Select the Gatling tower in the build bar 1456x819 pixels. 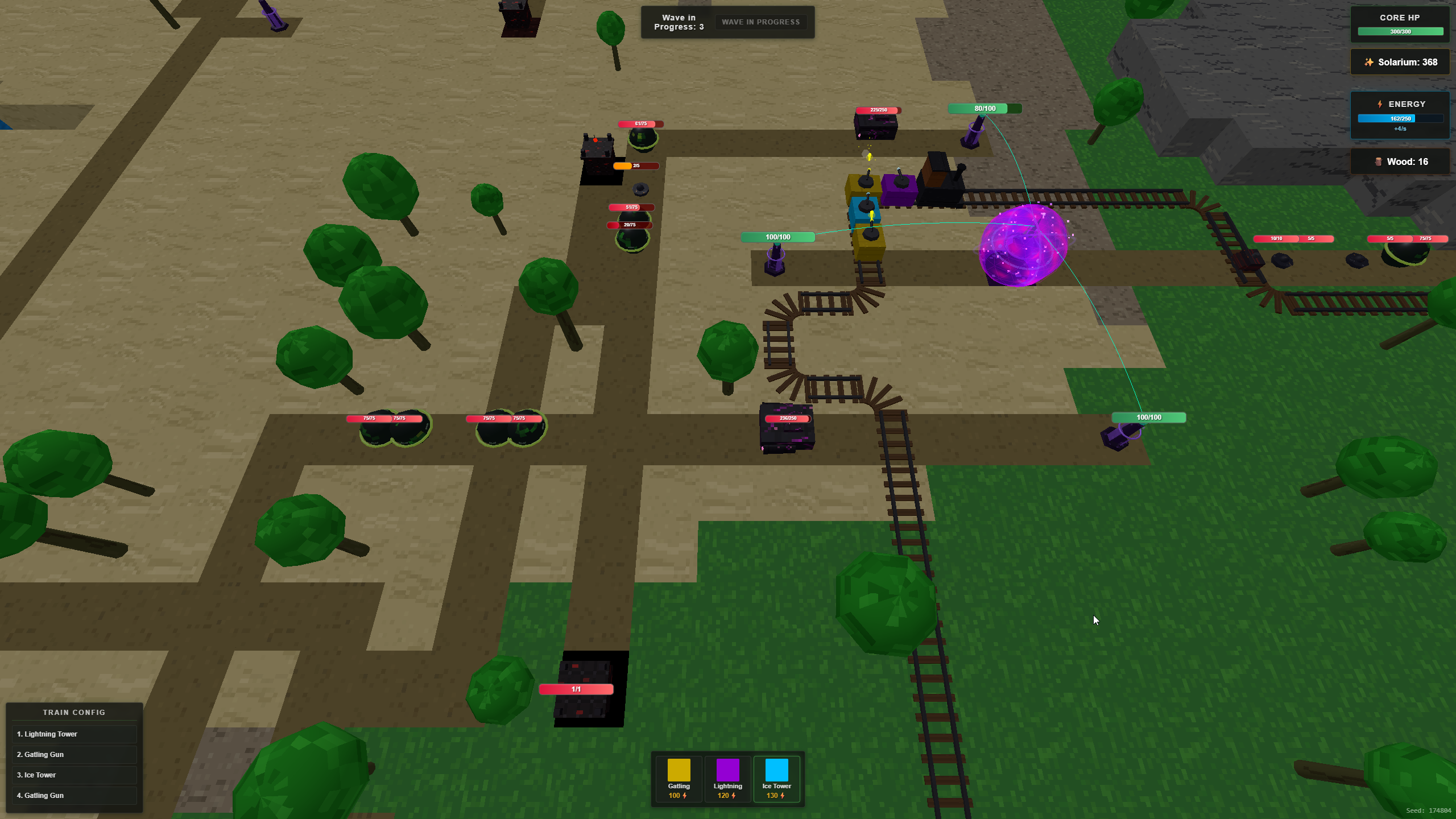tap(679, 779)
